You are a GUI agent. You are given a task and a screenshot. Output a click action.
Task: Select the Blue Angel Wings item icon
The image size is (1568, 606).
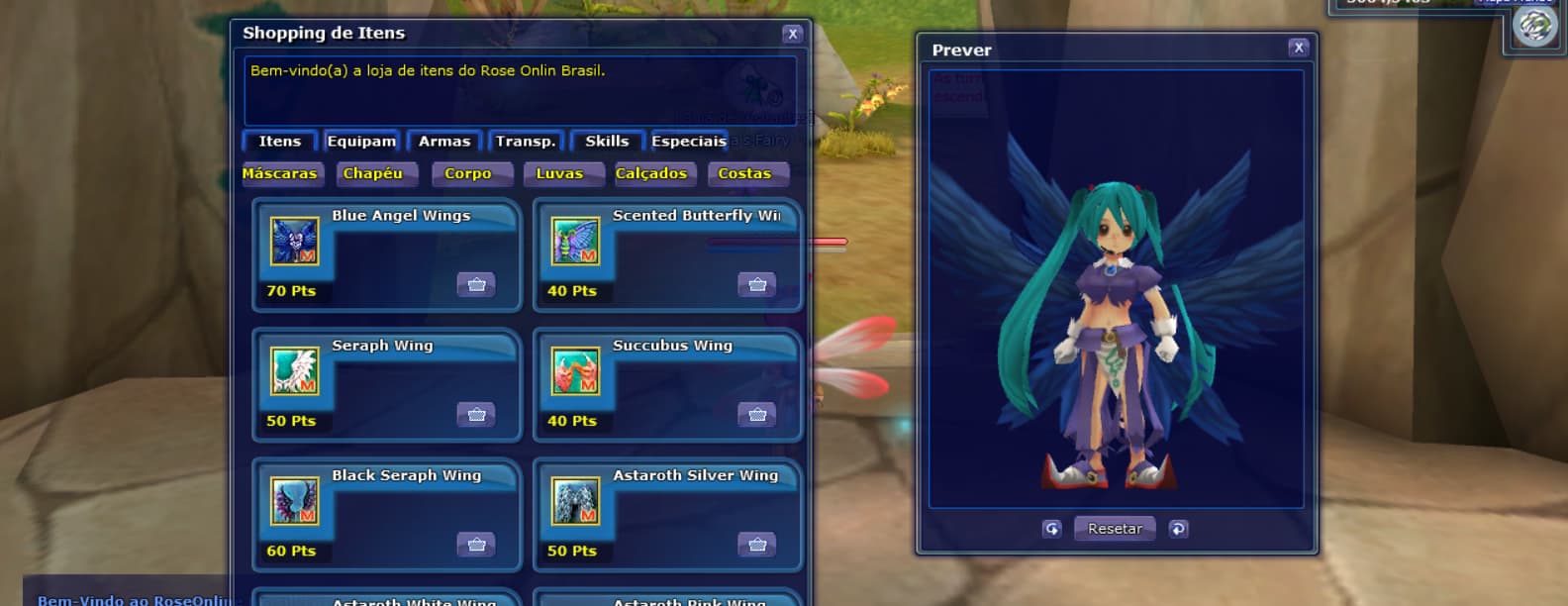point(295,242)
